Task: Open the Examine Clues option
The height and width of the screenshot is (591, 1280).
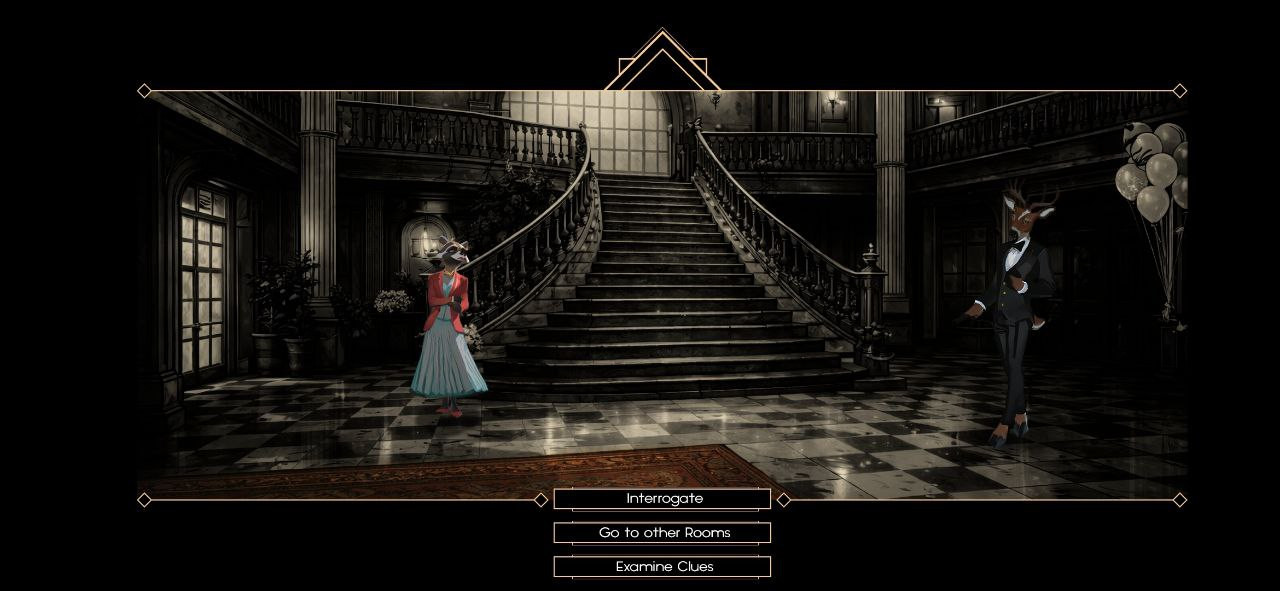Action: pyautogui.click(x=662, y=567)
